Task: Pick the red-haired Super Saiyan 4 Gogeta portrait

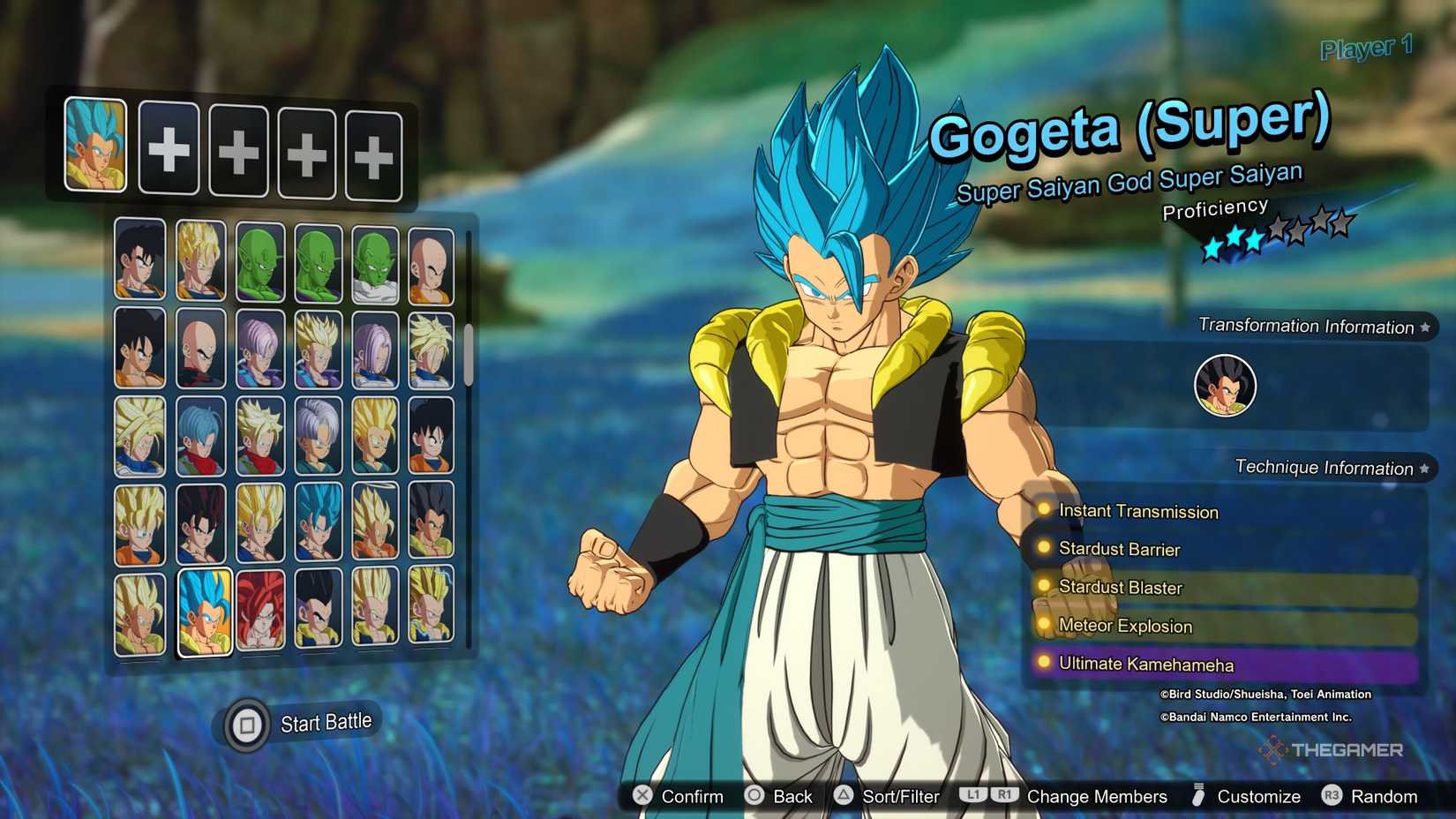Action: pyautogui.click(x=260, y=610)
